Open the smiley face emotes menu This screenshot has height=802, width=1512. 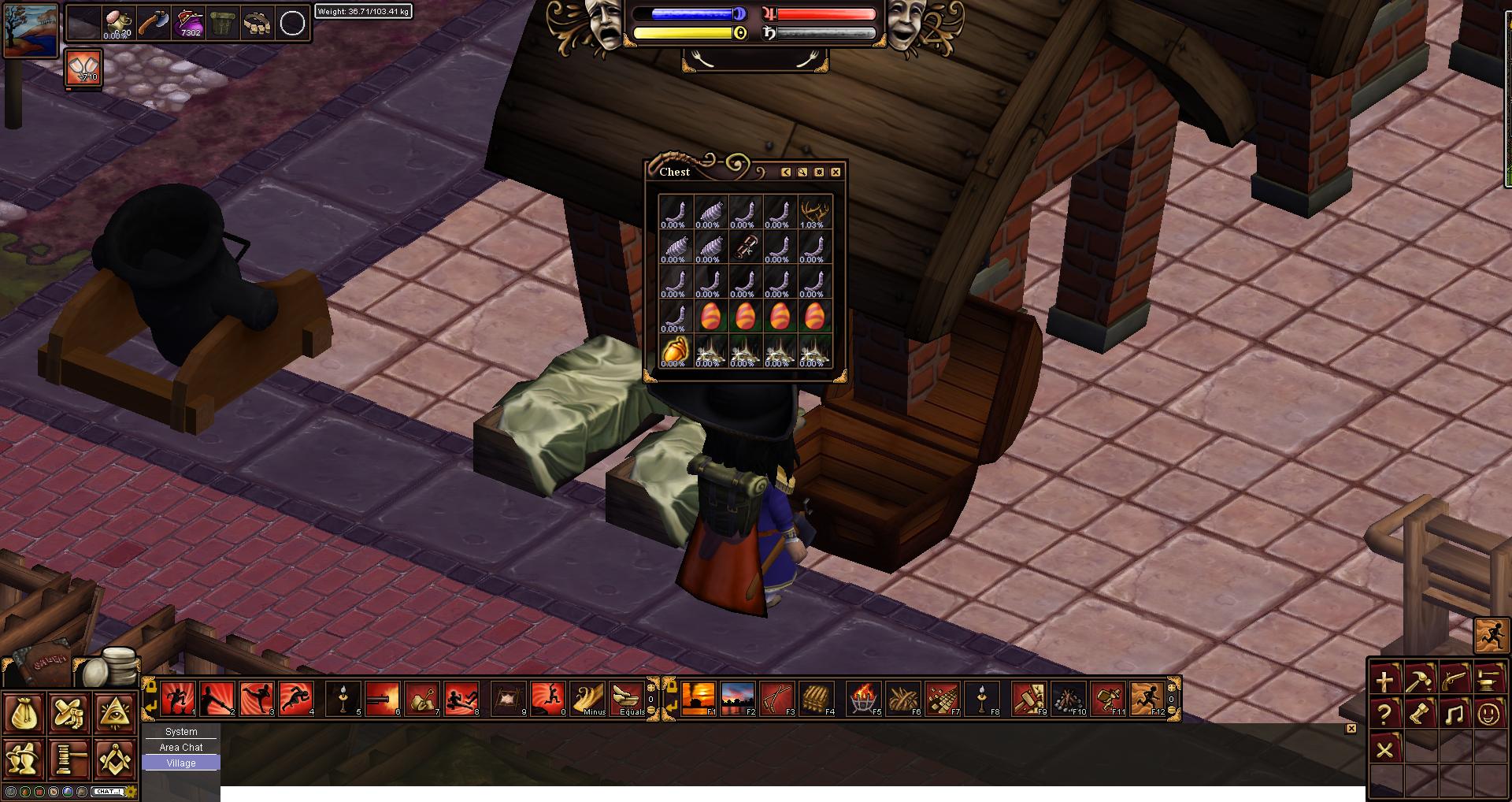point(1488,715)
